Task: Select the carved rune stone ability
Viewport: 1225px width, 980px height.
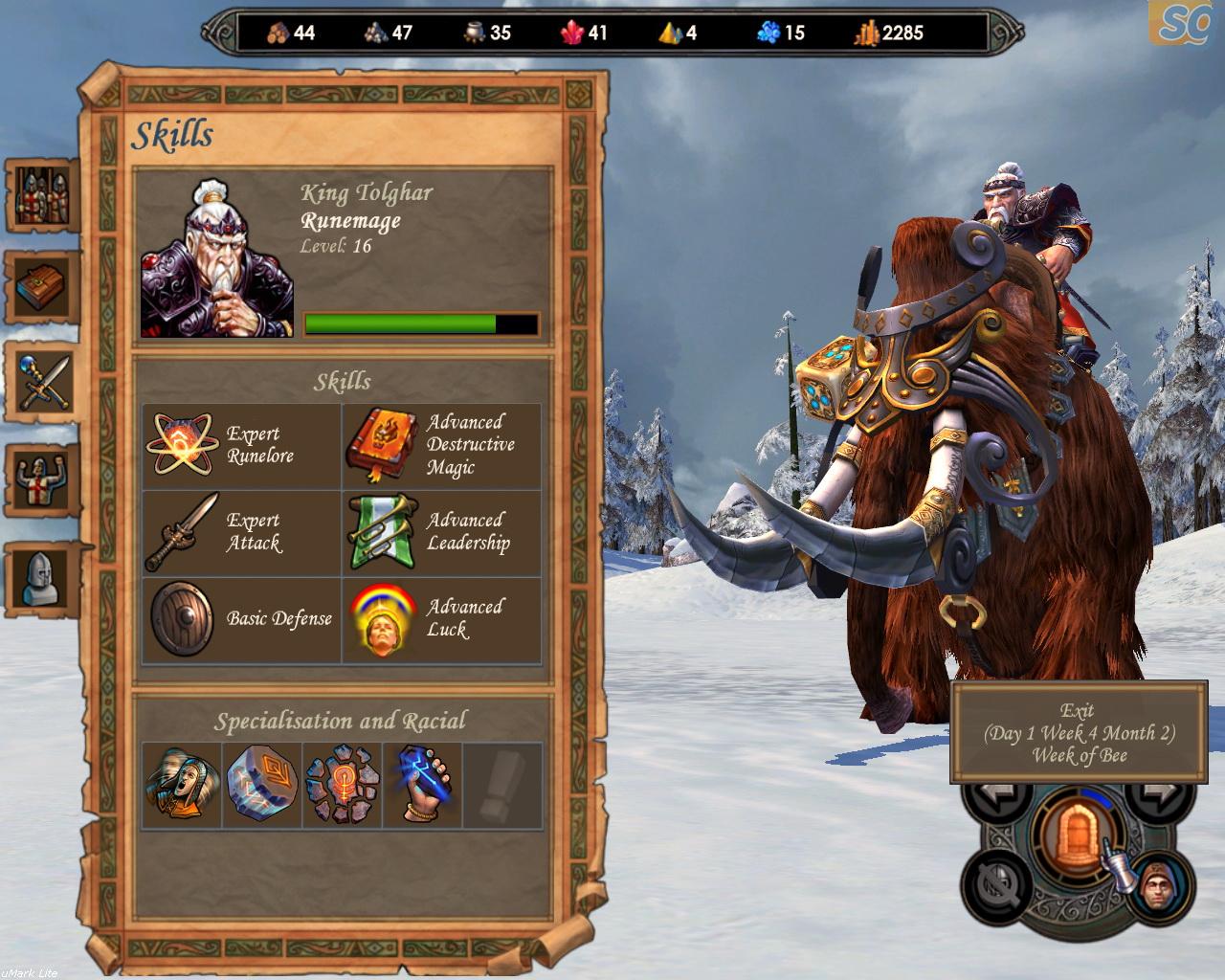Action: (262, 786)
